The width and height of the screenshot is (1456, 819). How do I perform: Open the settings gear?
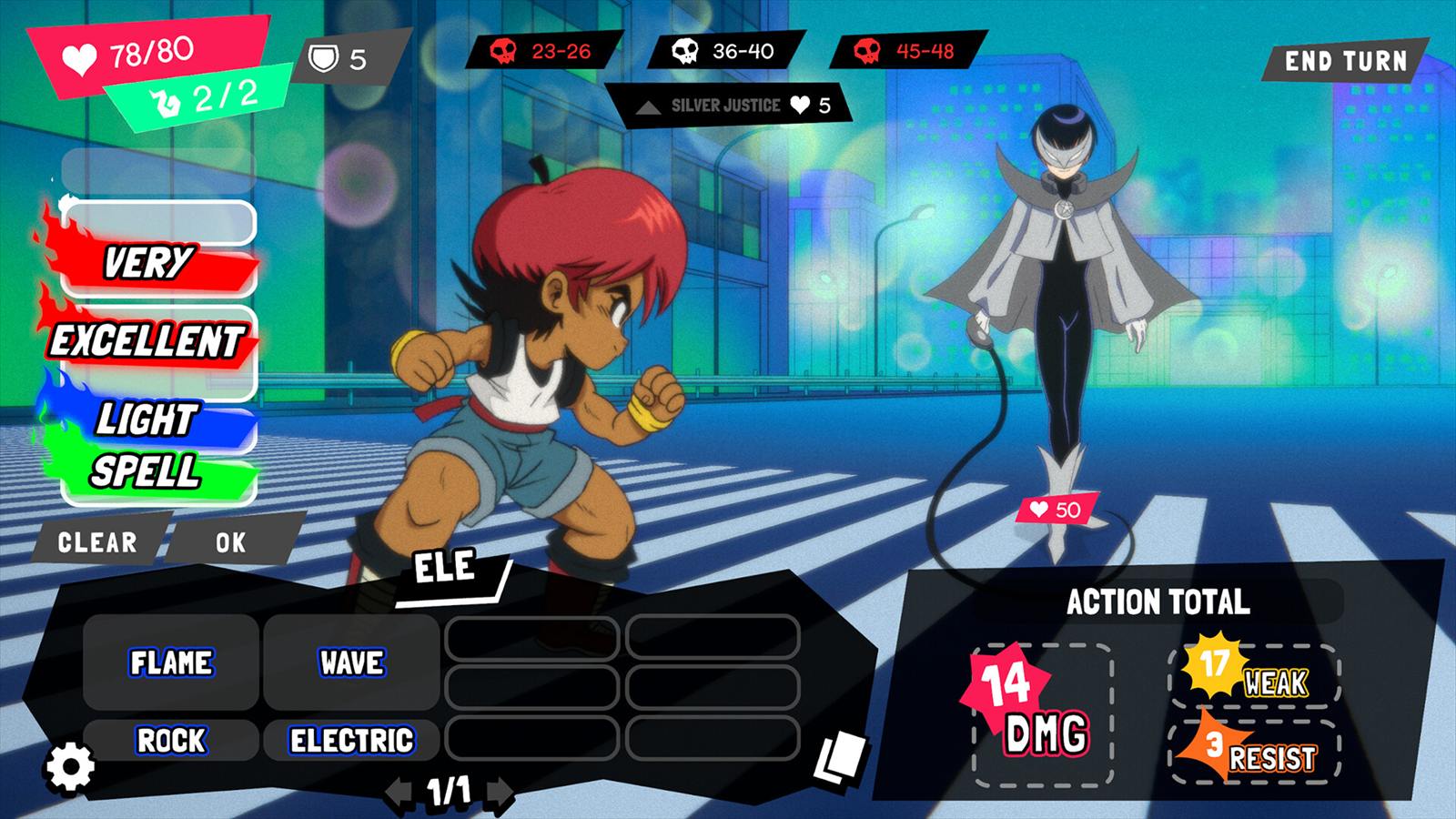click(x=70, y=767)
